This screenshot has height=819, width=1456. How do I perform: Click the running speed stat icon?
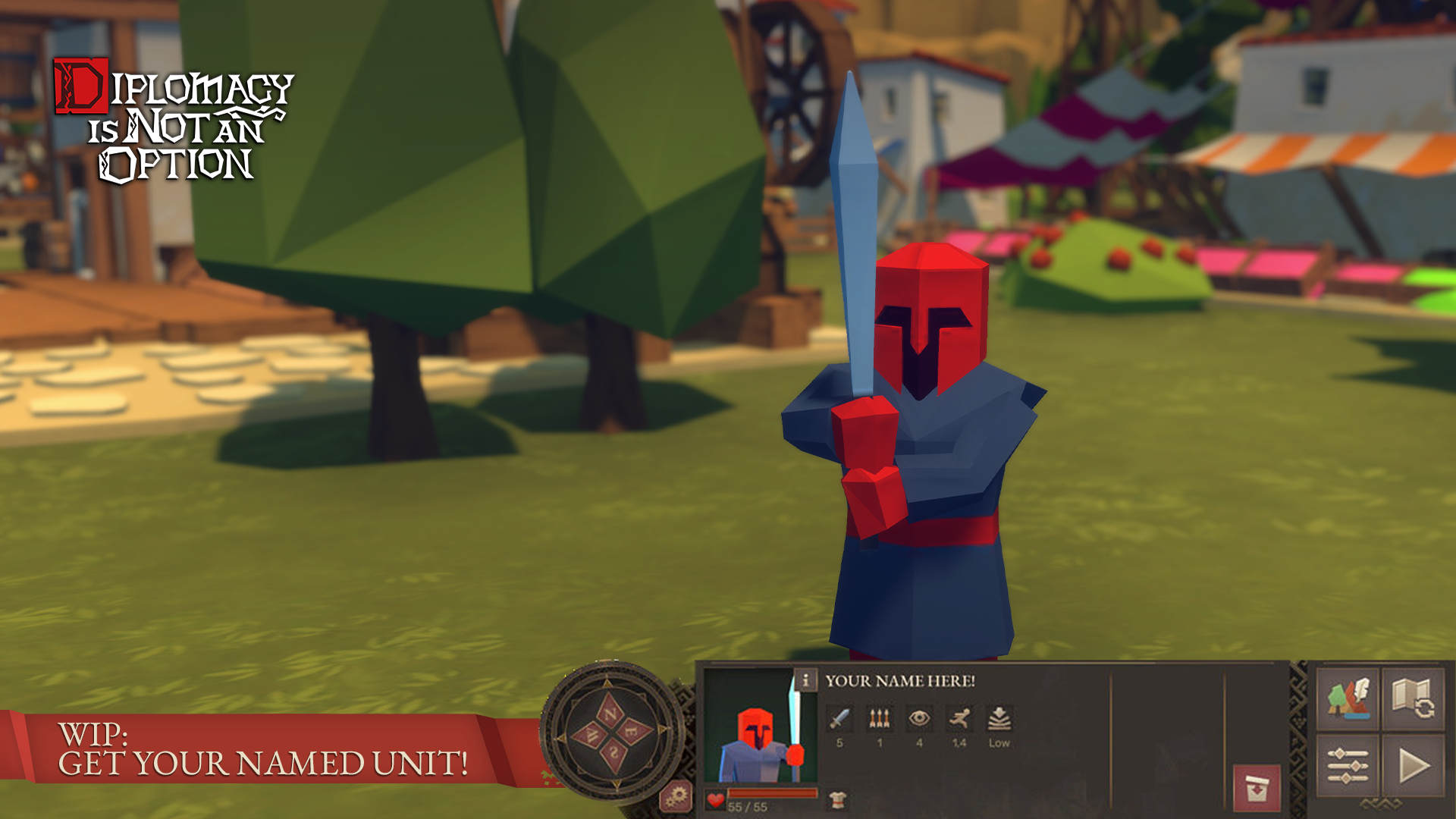(960, 718)
